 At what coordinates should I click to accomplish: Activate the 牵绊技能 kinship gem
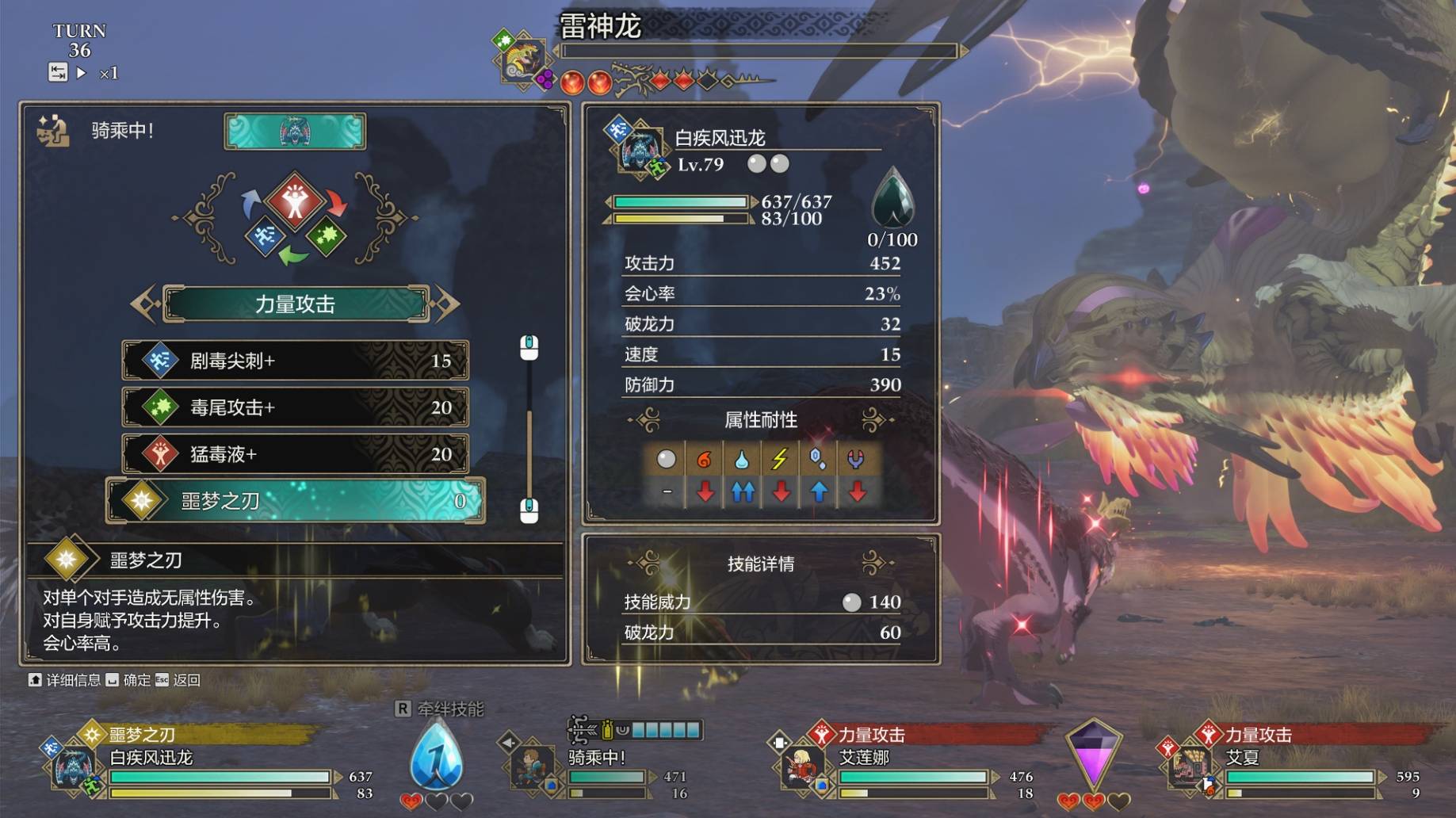pyautogui.click(x=436, y=758)
